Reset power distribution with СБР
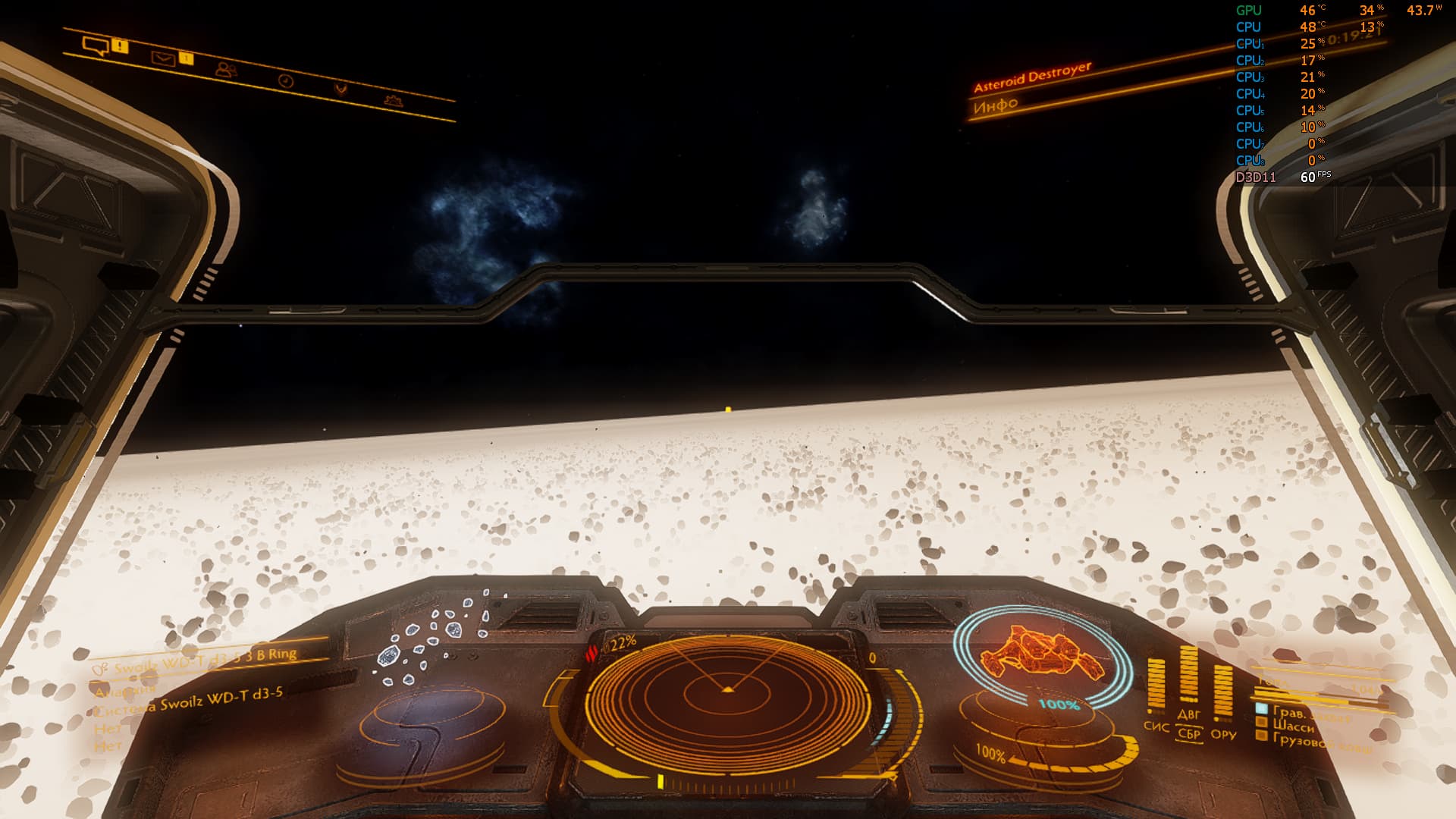This screenshot has height=819, width=1456. (x=1189, y=733)
